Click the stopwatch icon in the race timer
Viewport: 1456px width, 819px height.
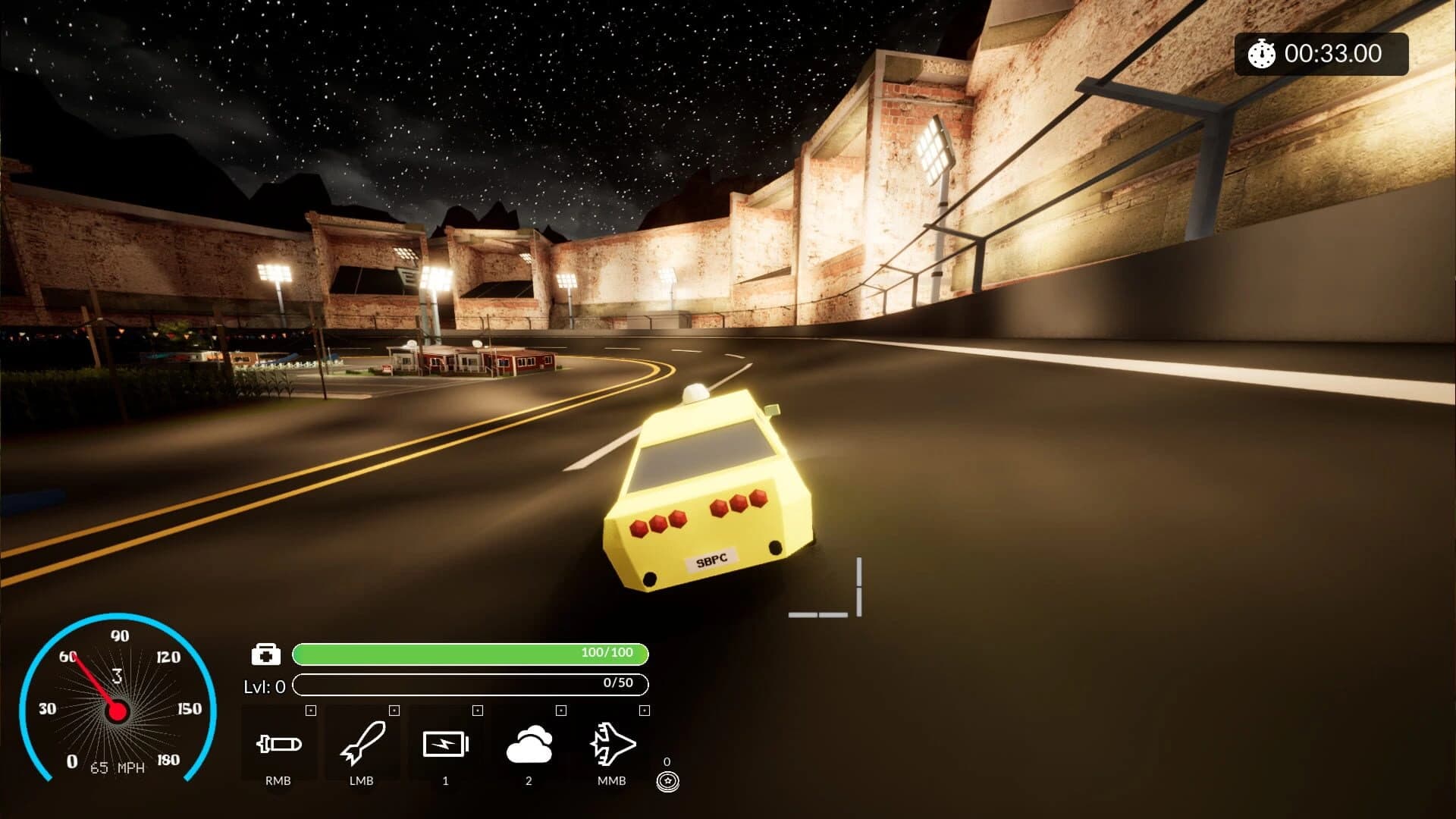coord(1260,54)
